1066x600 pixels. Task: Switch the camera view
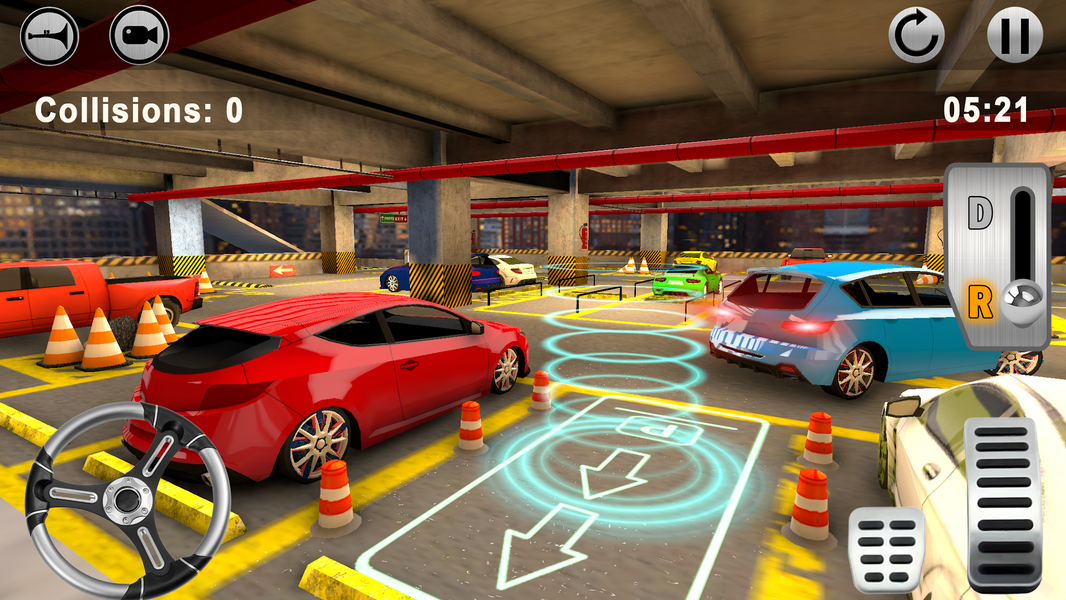[139, 35]
